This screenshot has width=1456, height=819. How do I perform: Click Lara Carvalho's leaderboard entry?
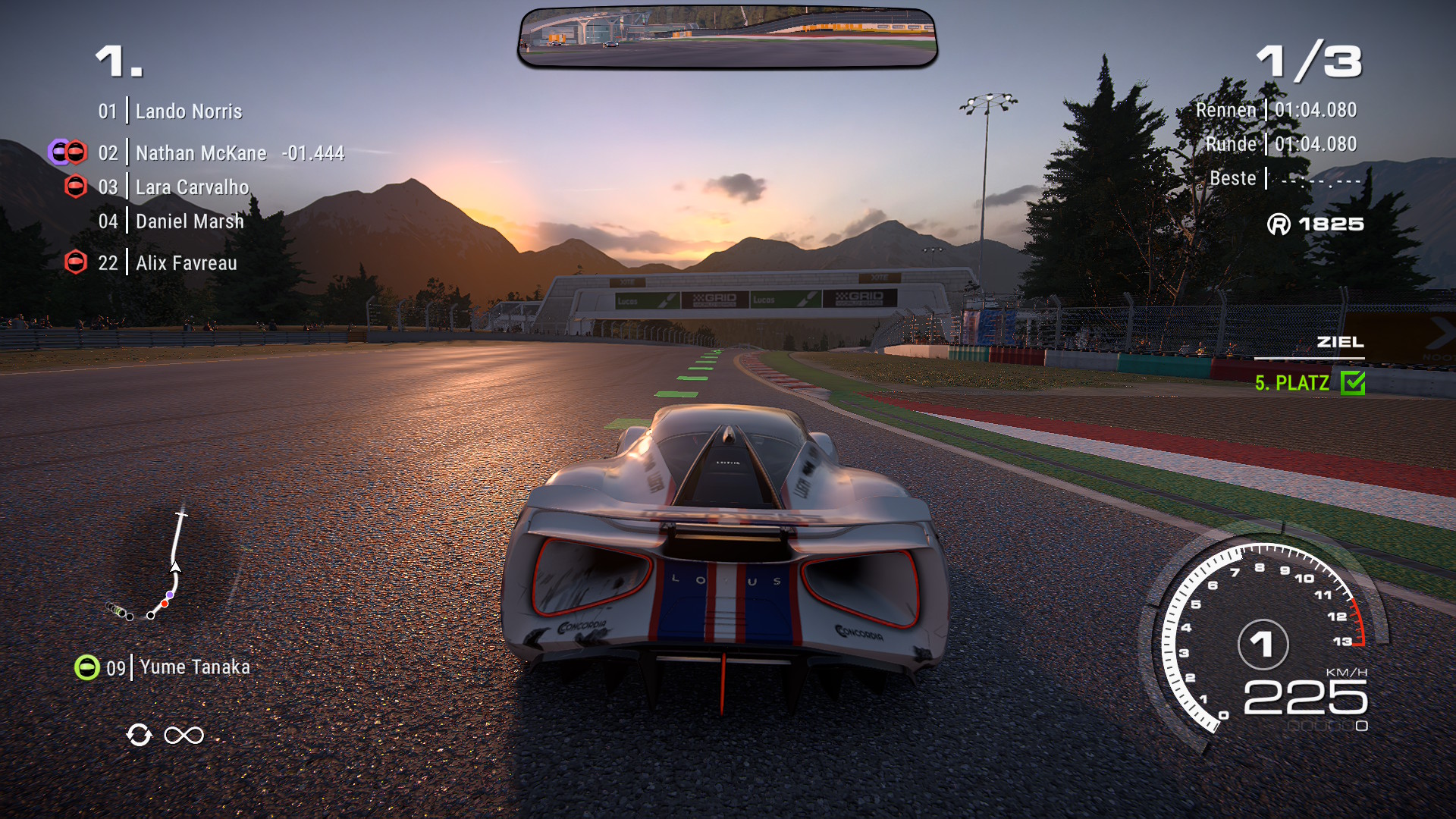(x=192, y=187)
